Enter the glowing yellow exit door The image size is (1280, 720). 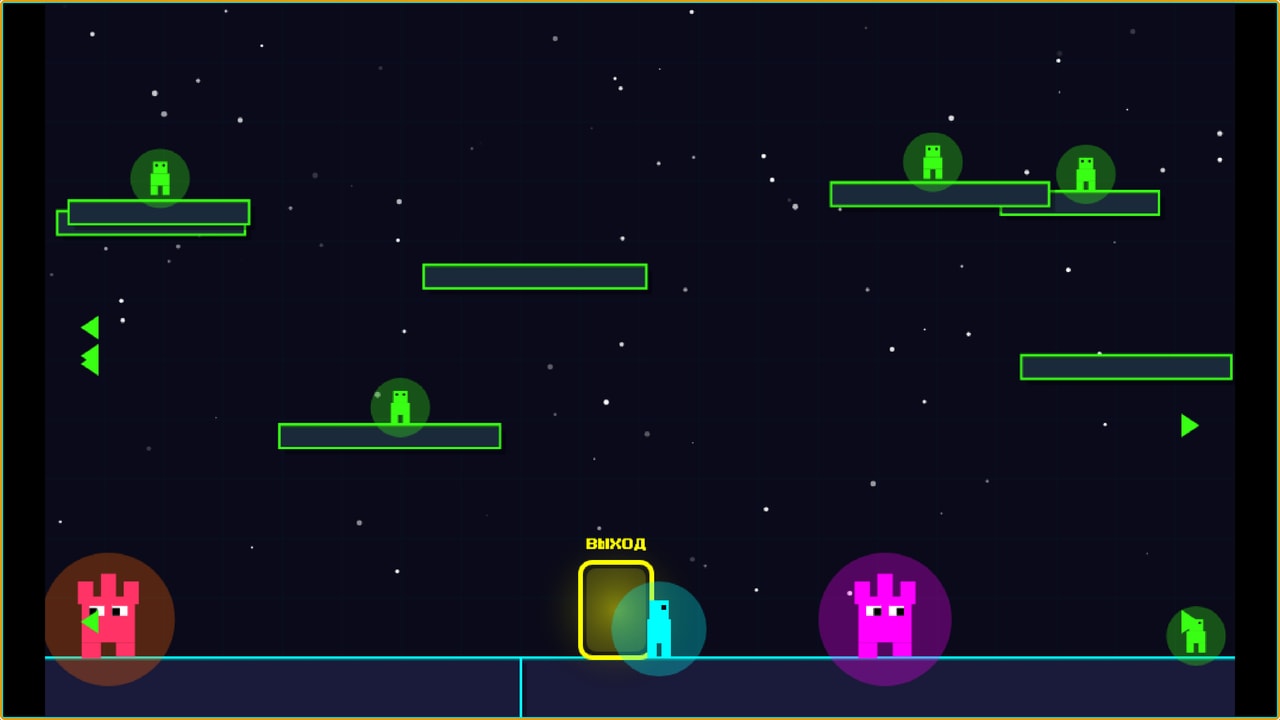pos(615,610)
